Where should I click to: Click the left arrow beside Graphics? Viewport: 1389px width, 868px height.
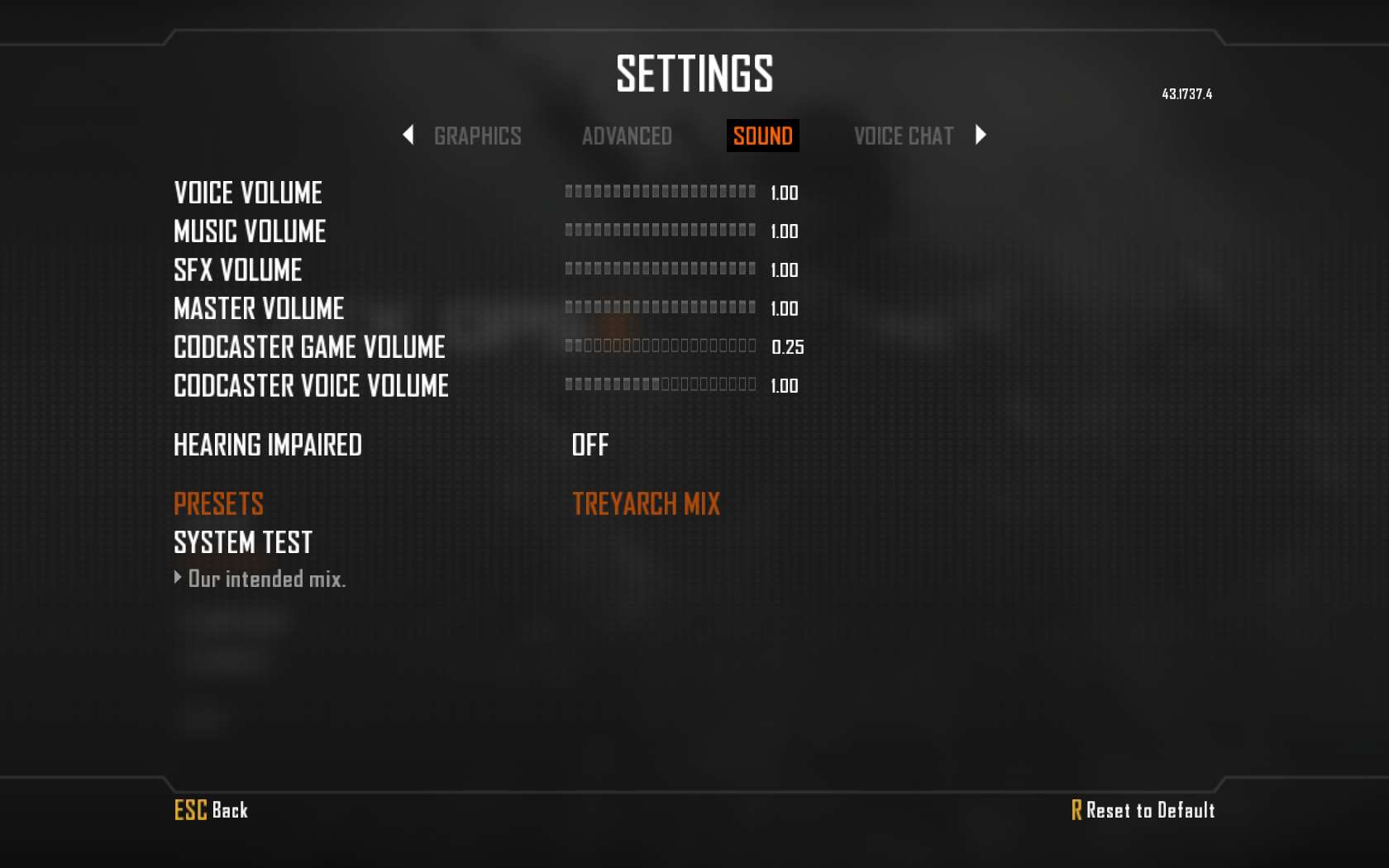(408, 135)
